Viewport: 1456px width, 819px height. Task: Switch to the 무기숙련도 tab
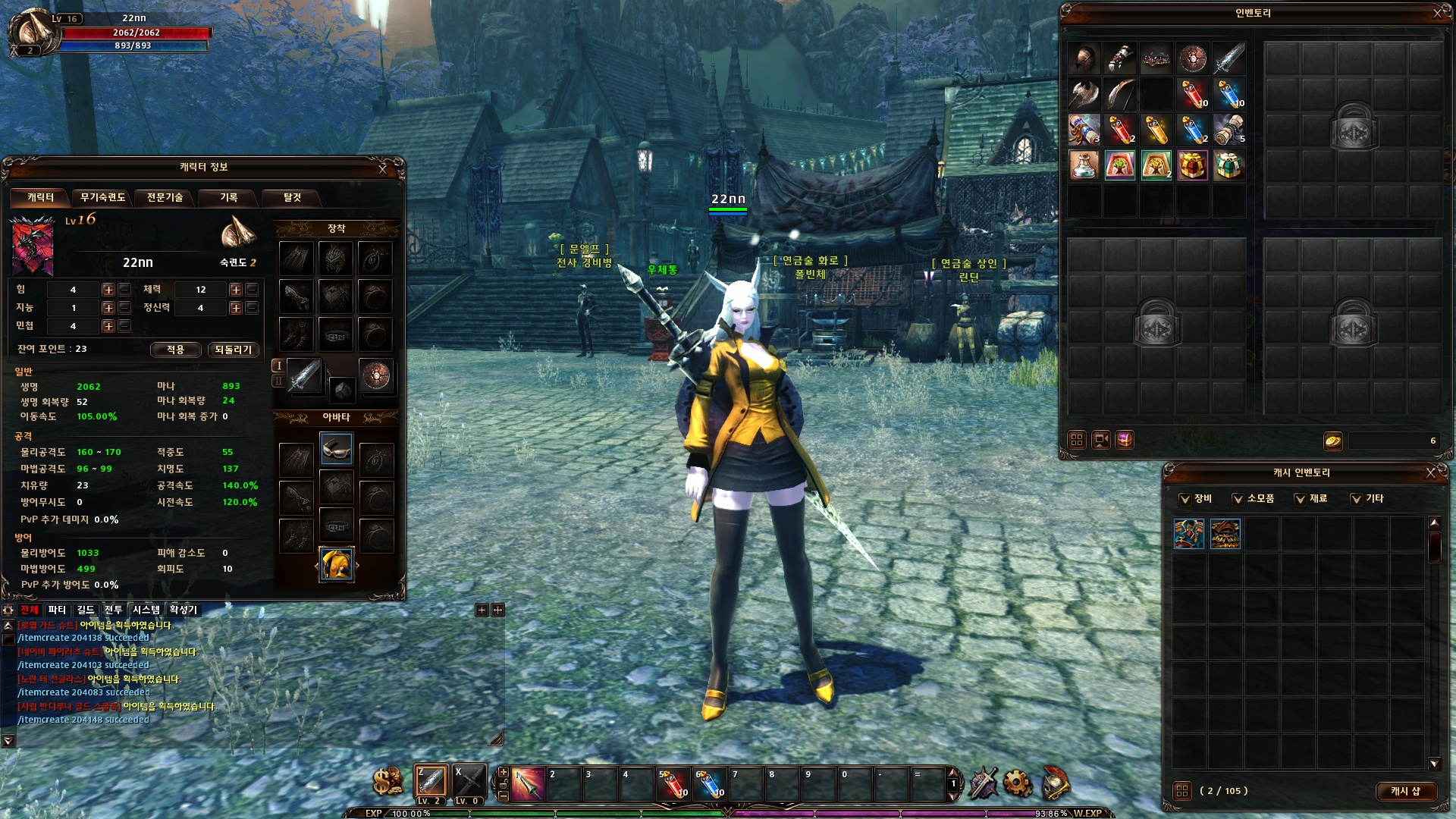[x=102, y=198]
